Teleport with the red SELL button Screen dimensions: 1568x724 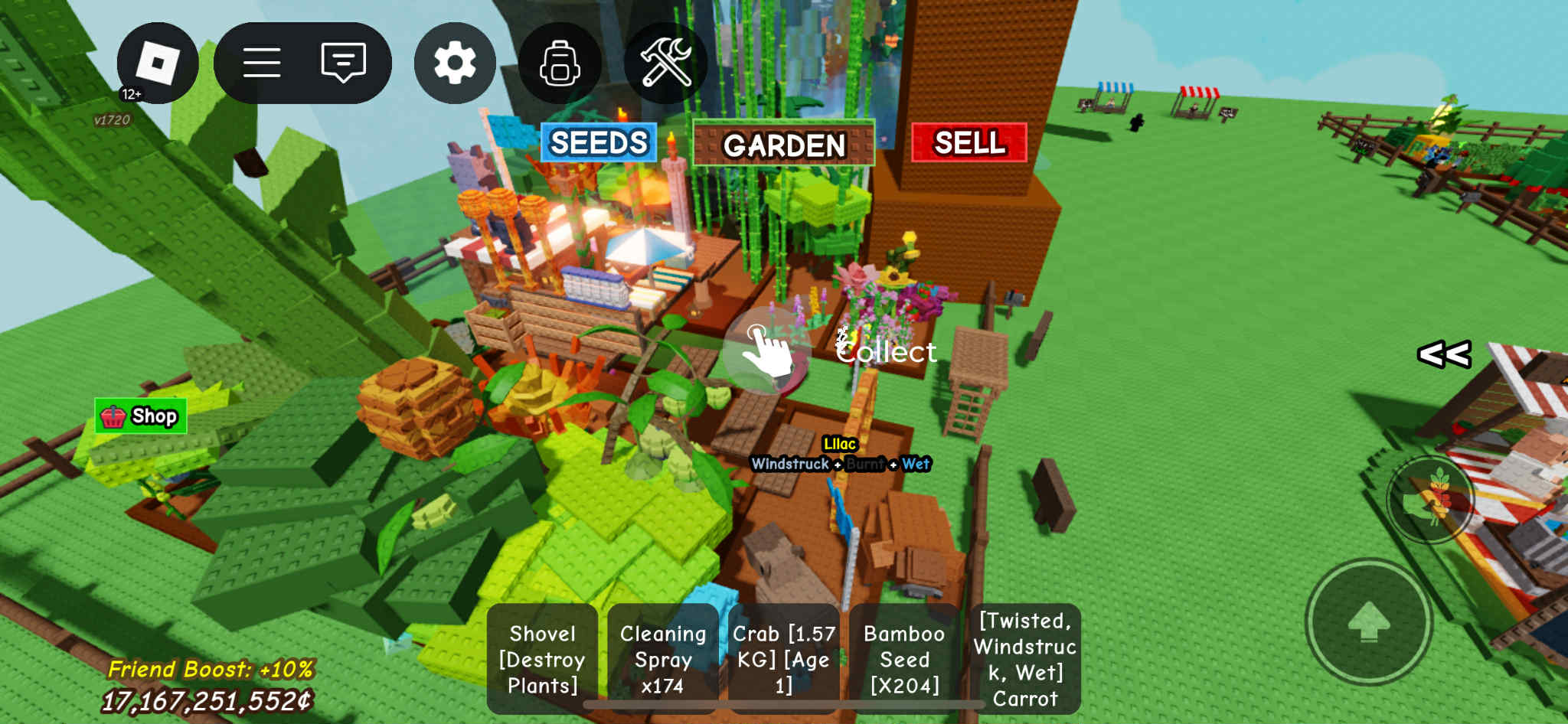(x=969, y=143)
